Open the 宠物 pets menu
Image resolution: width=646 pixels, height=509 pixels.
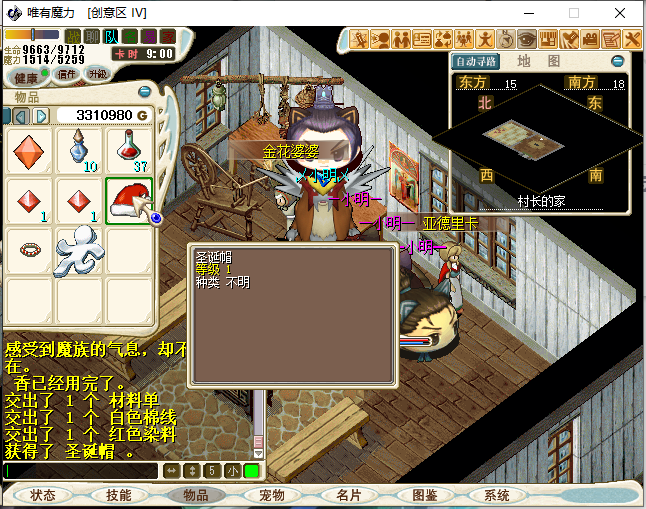click(271, 495)
